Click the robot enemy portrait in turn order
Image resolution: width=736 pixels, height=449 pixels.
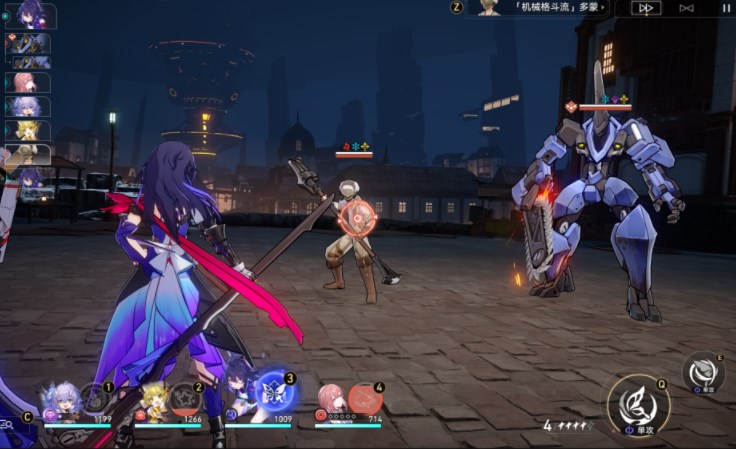pos(28,43)
